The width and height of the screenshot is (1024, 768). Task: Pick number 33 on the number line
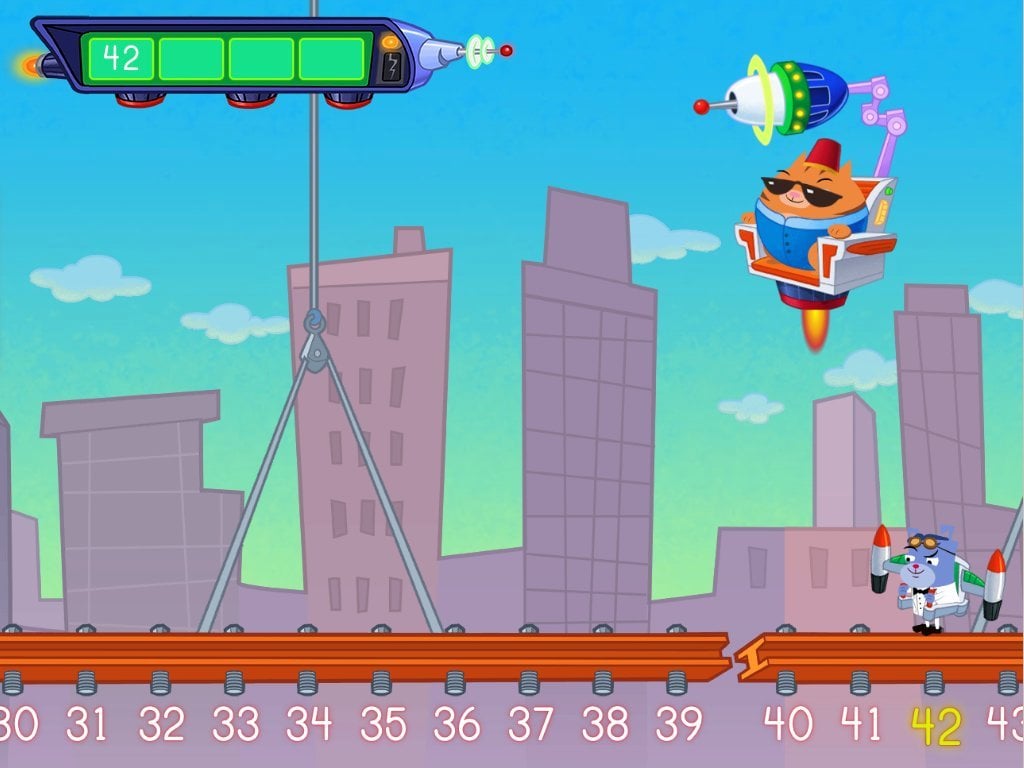tap(234, 724)
